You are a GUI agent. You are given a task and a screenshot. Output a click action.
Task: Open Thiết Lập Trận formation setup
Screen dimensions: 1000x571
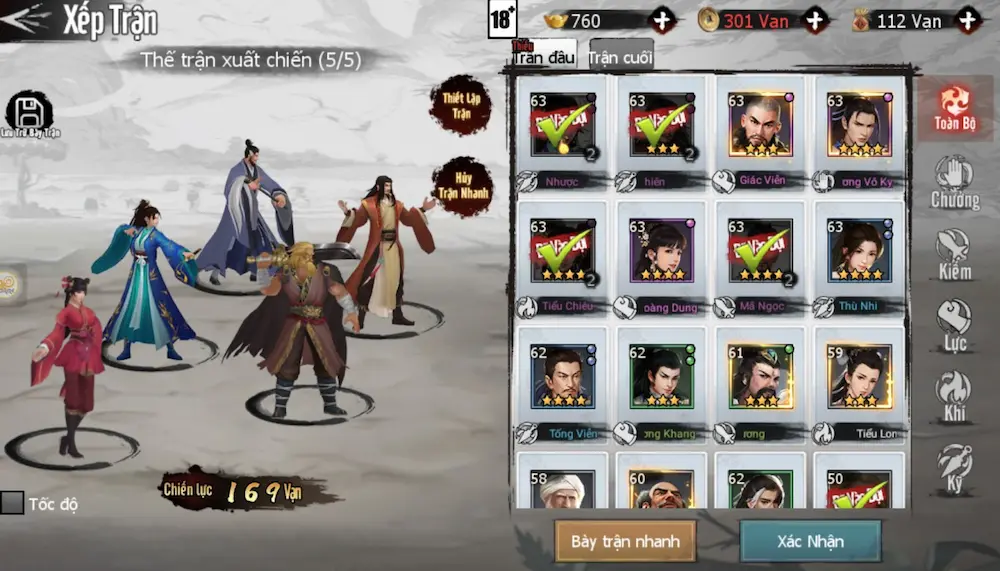pyautogui.click(x=460, y=104)
